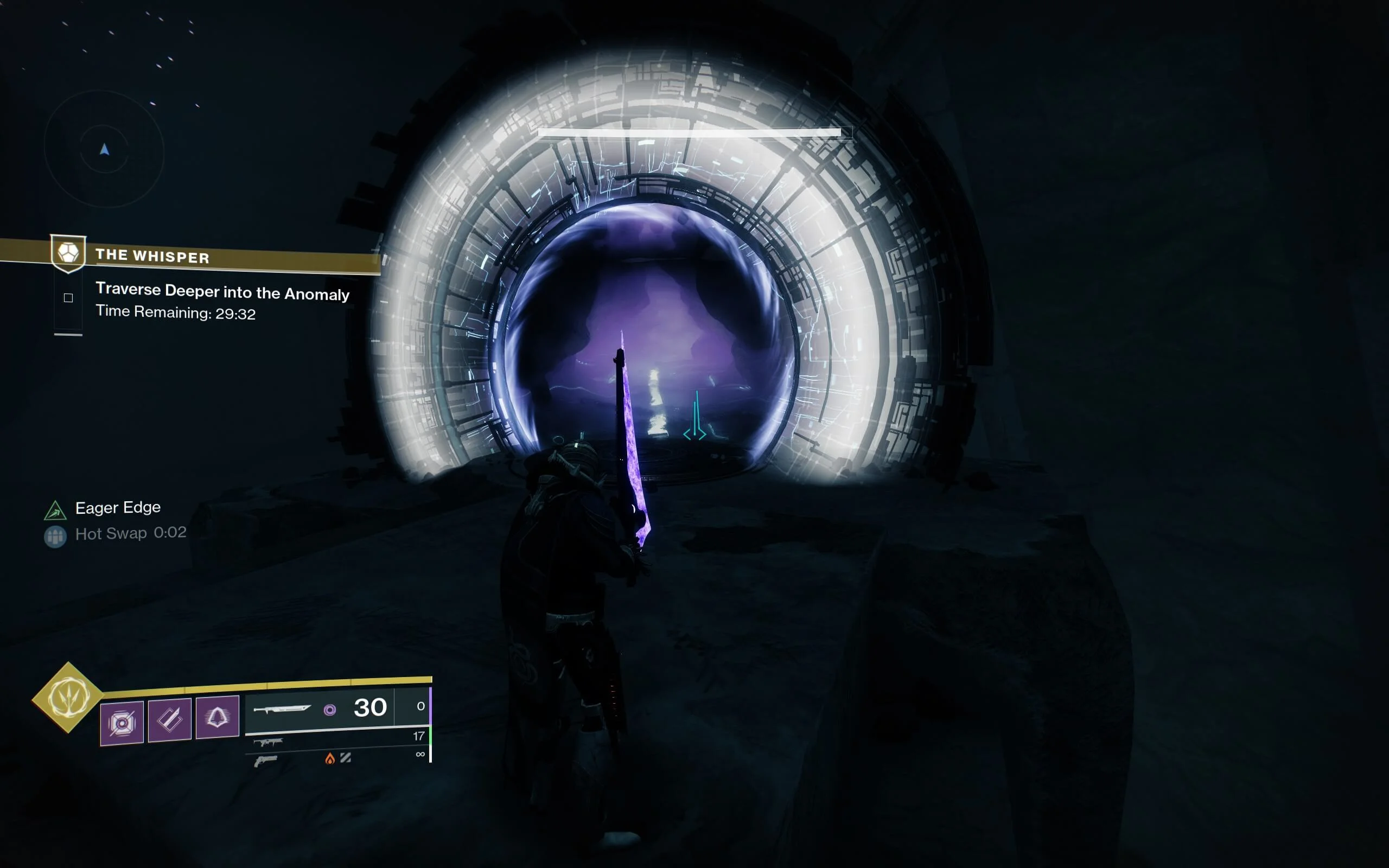Image resolution: width=1389 pixels, height=868 pixels.
Task: Click the Eager Edge buff icon
Action: point(55,510)
